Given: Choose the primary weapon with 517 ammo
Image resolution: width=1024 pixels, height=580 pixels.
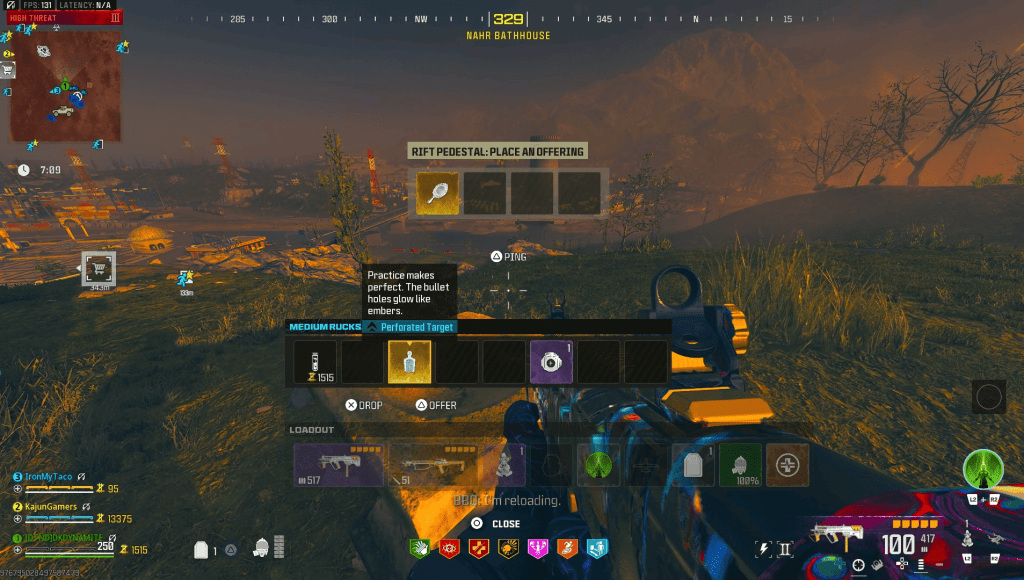Looking at the screenshot, I should (338, 465).
